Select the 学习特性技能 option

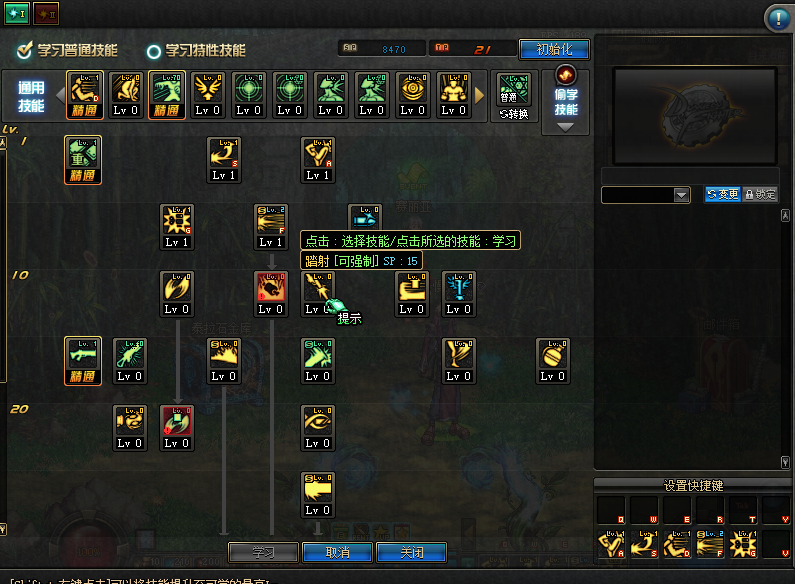[154, 51]
